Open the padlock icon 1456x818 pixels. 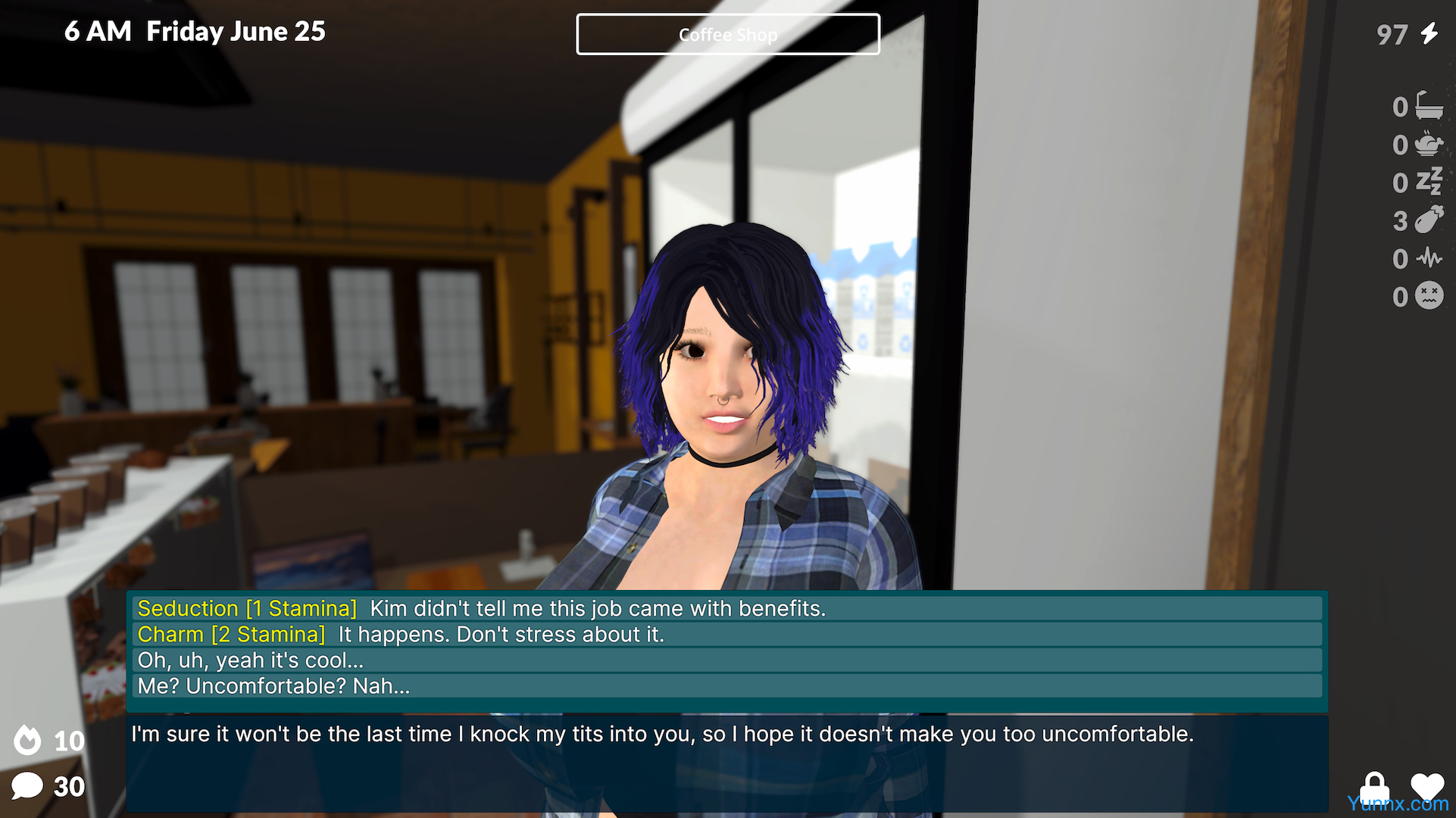coord(1374,786)
